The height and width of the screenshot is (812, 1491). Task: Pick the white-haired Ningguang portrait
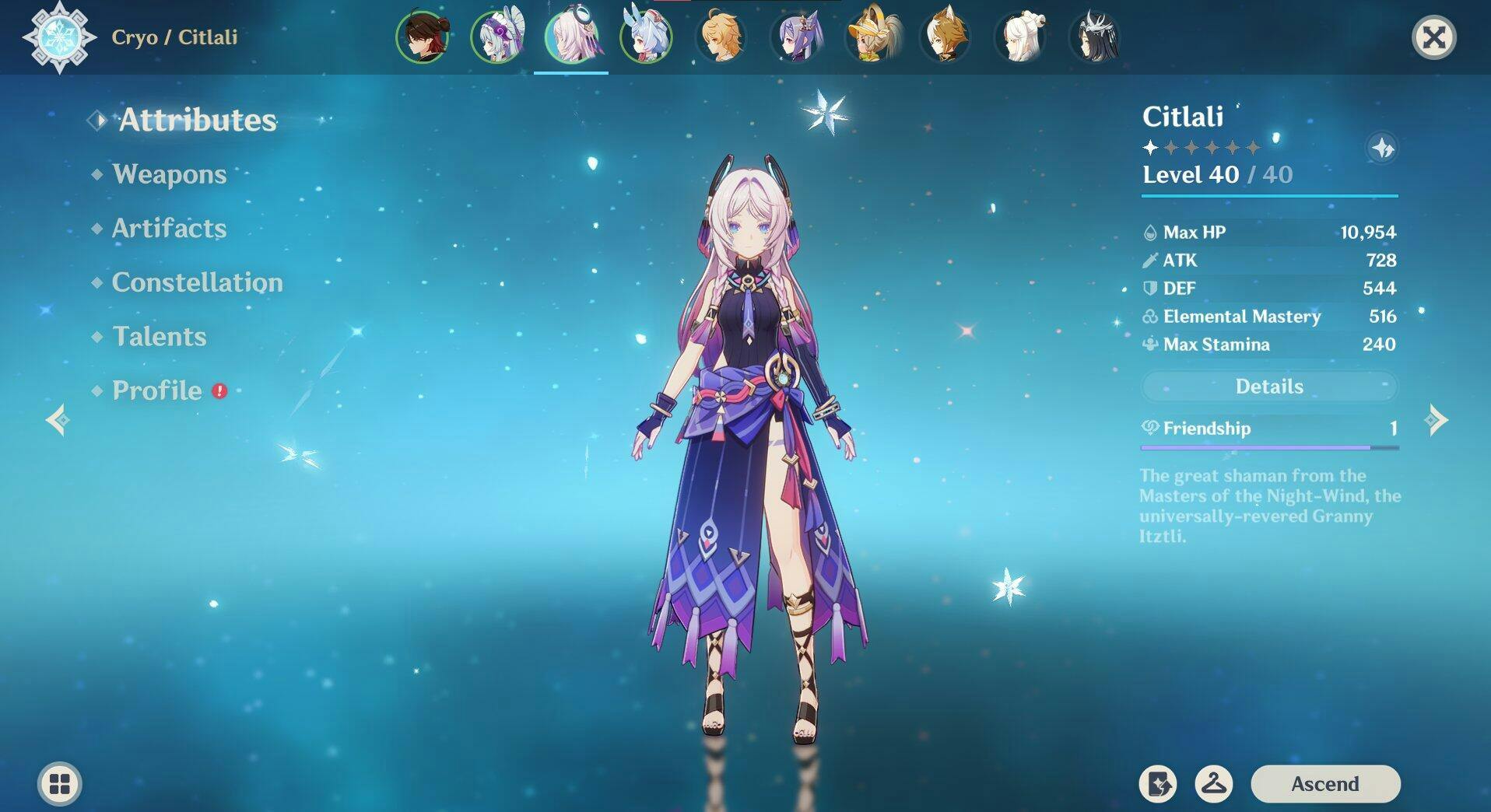pos(1019,37)
